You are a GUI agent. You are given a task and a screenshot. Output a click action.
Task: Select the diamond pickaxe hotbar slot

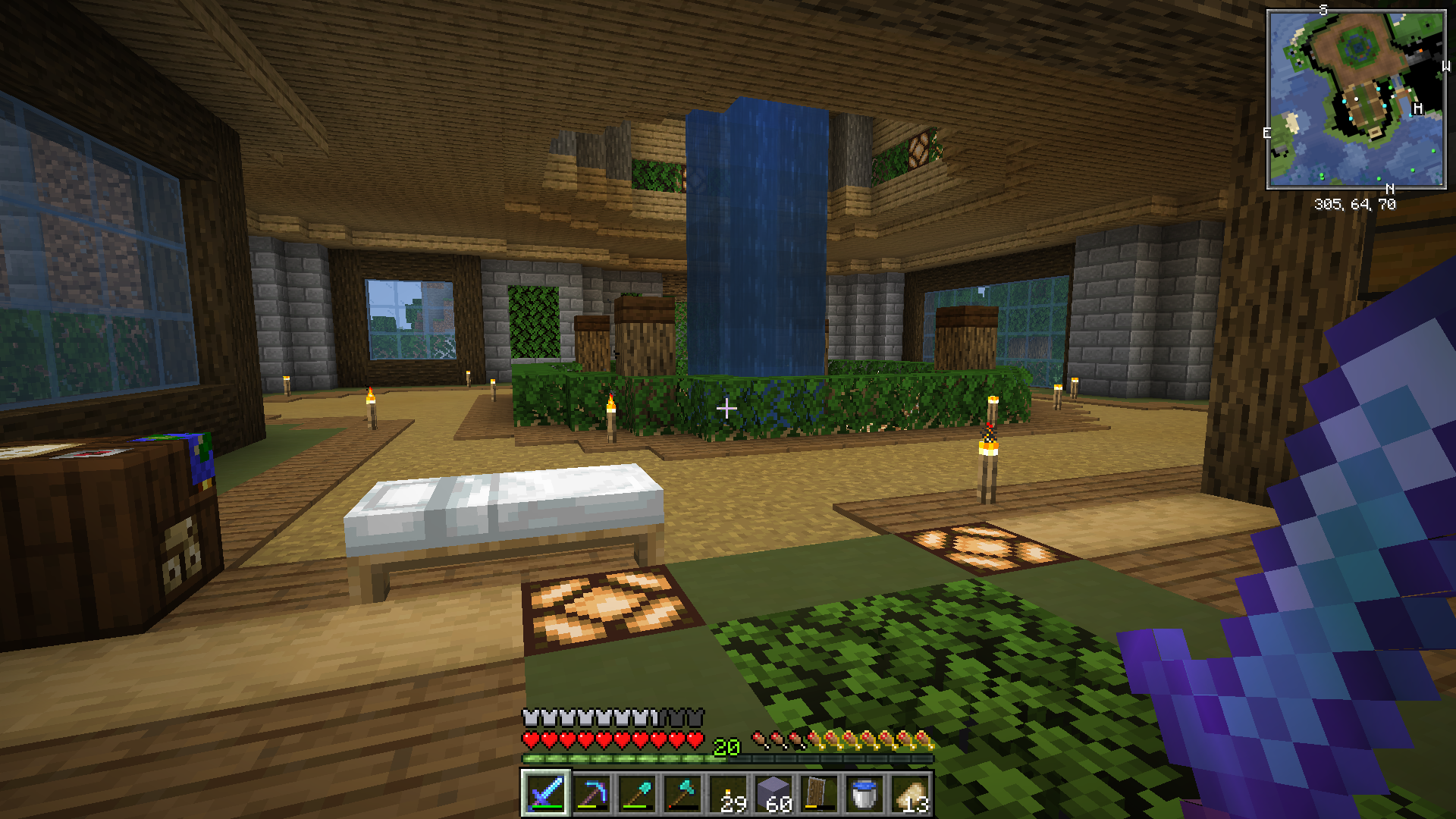(591, 793)
